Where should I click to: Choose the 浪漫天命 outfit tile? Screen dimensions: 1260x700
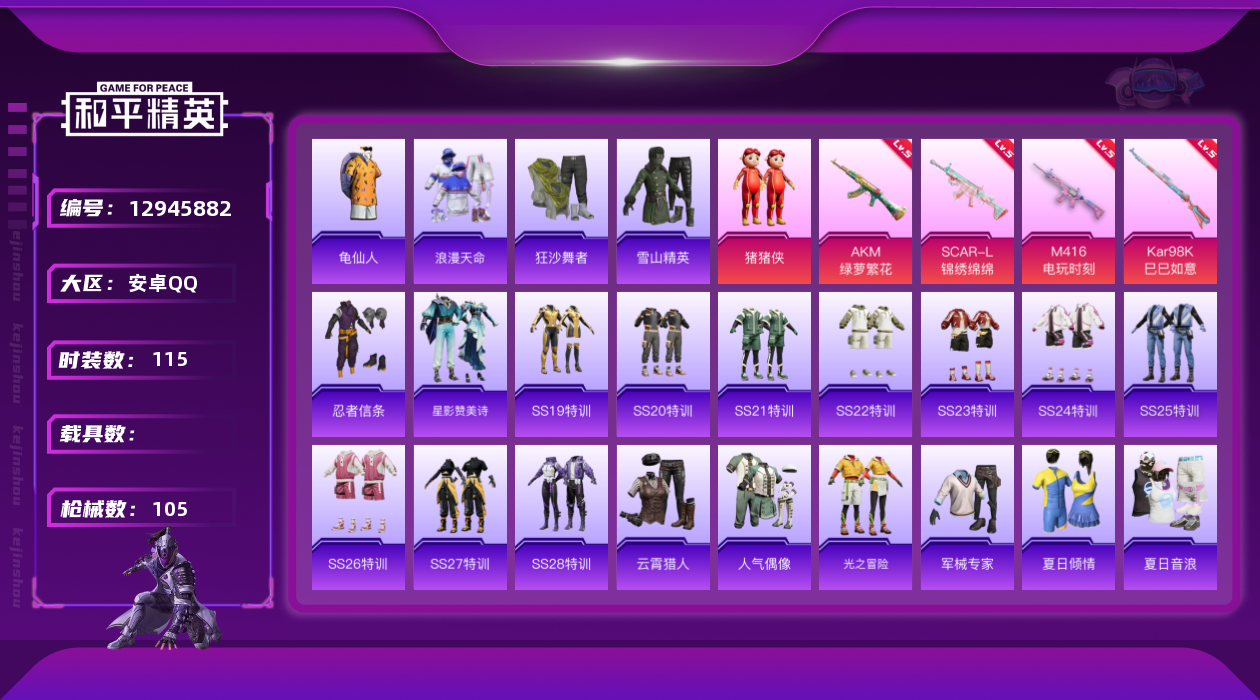tap(460, 210)
